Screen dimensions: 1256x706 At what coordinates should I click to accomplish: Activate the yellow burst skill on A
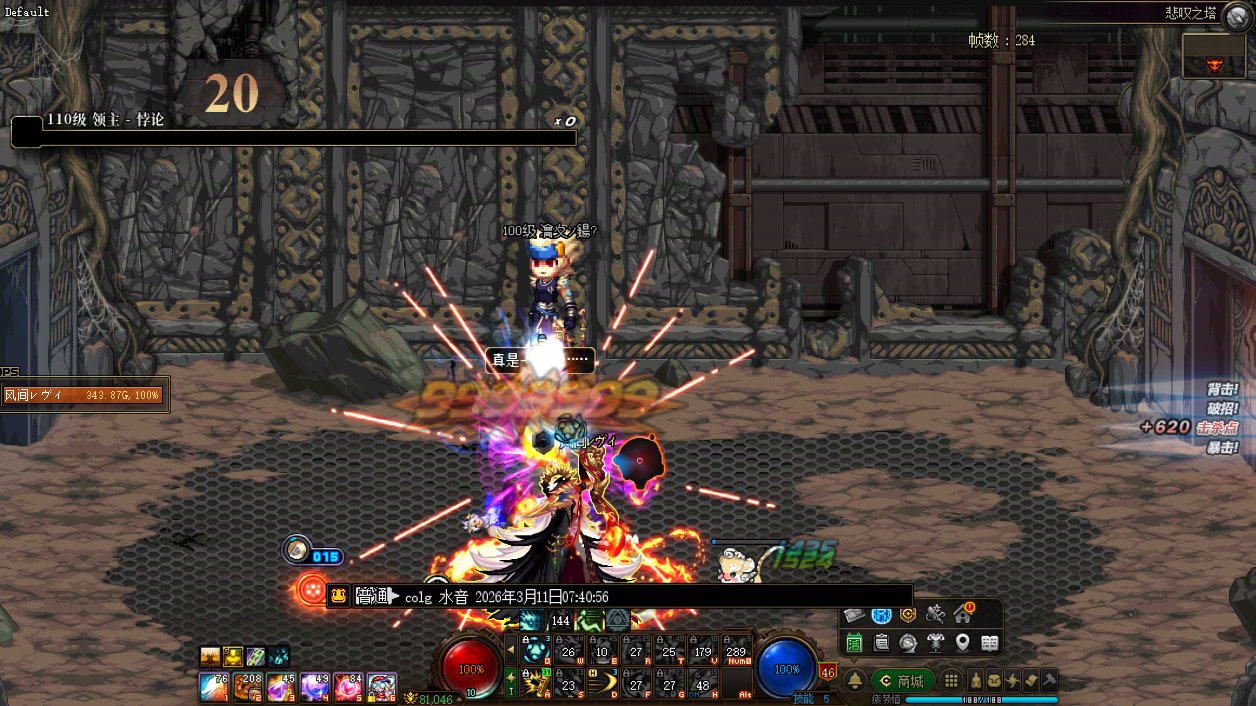coord(537,683)
